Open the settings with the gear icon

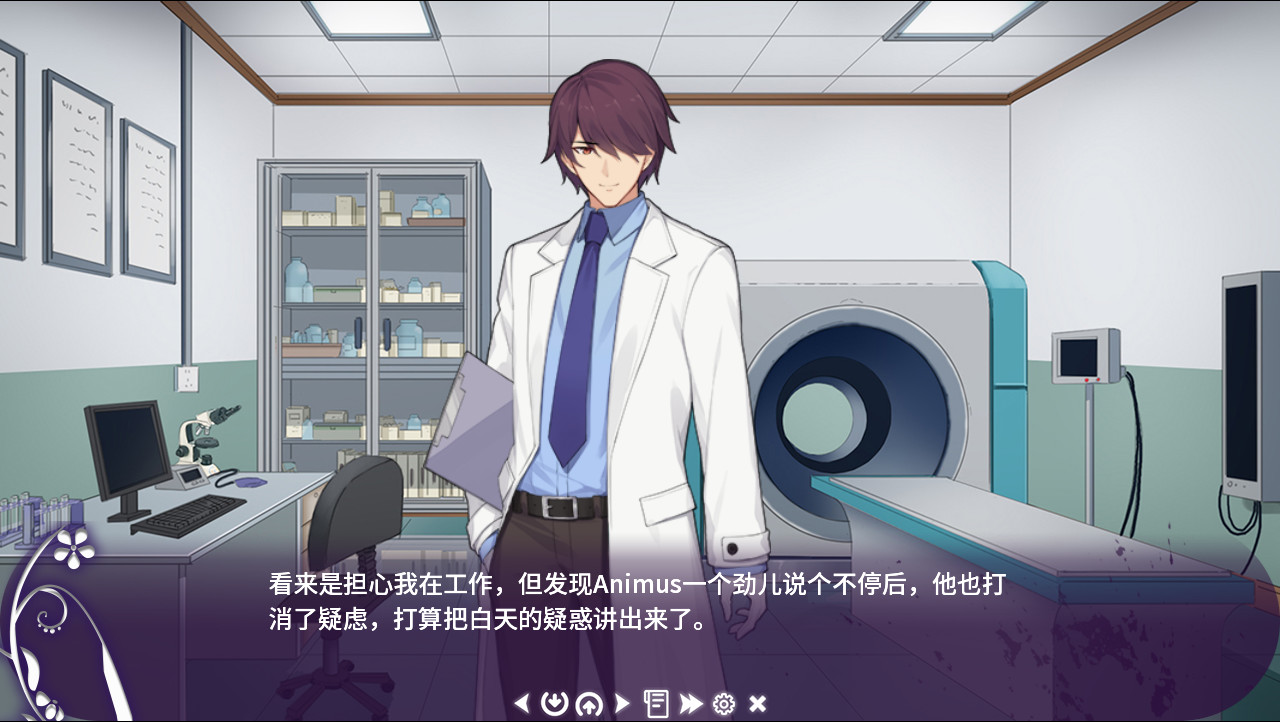(x=723, y=705)
